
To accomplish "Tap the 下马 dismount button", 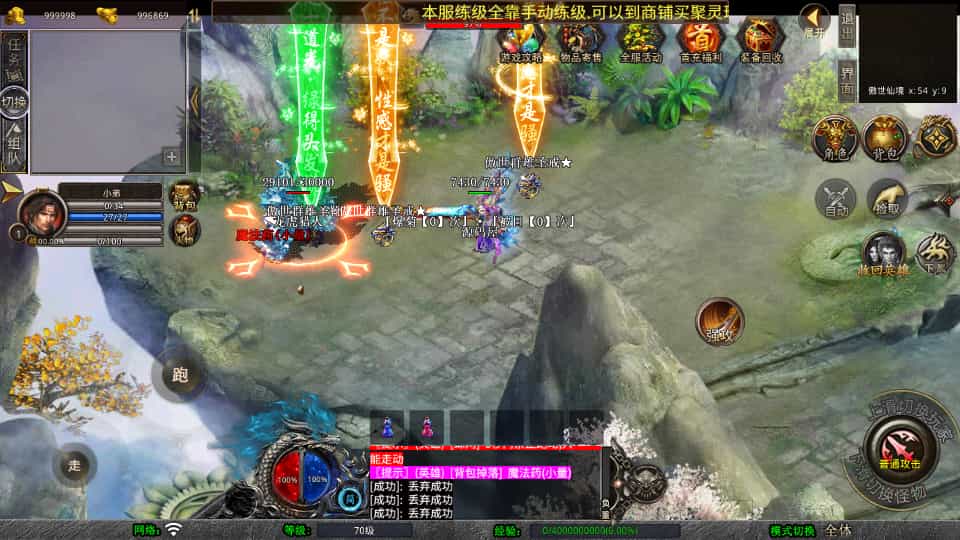I will pos(936,253).
